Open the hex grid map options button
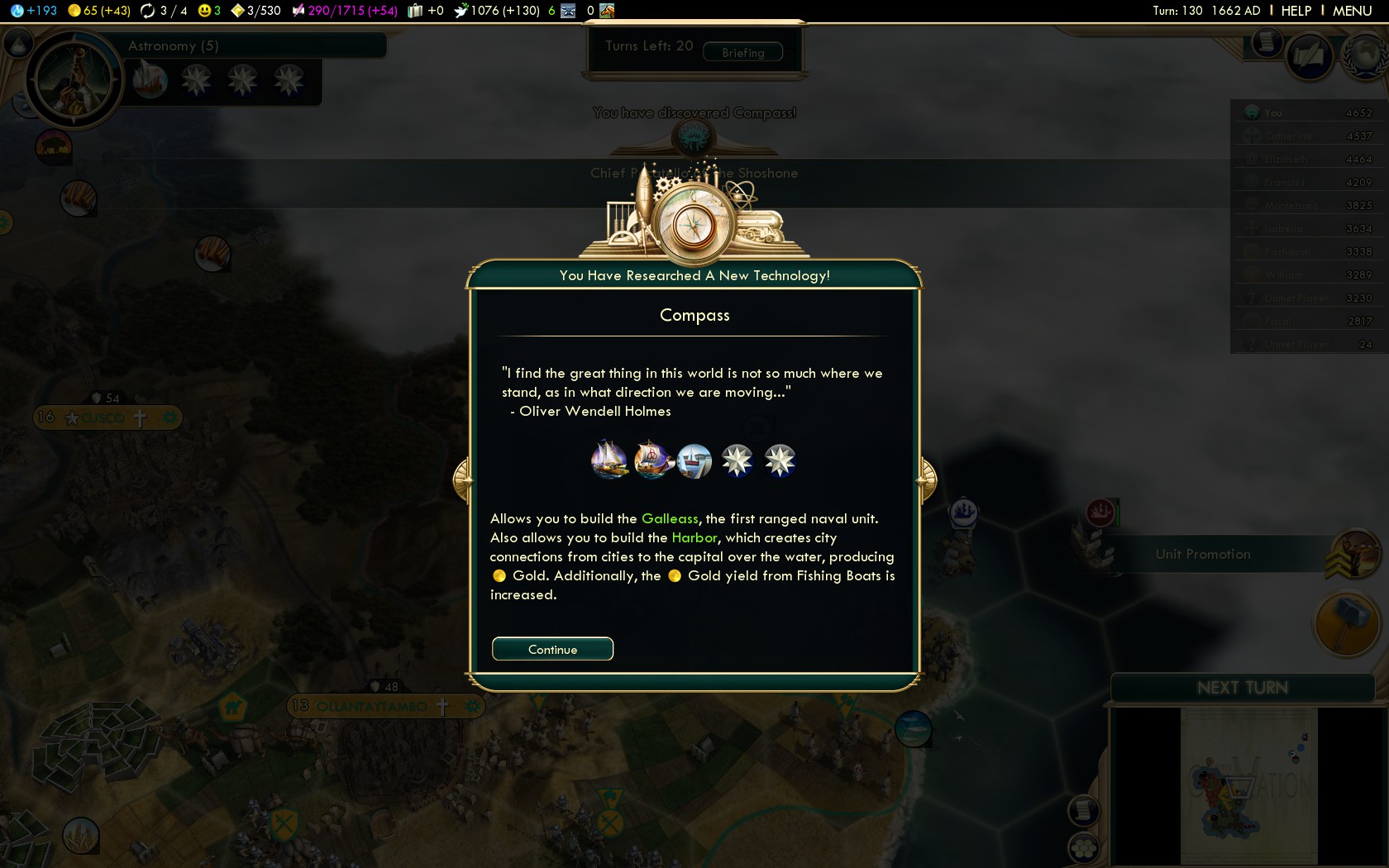This screenshot has height=868, width=1389. 1083,847
